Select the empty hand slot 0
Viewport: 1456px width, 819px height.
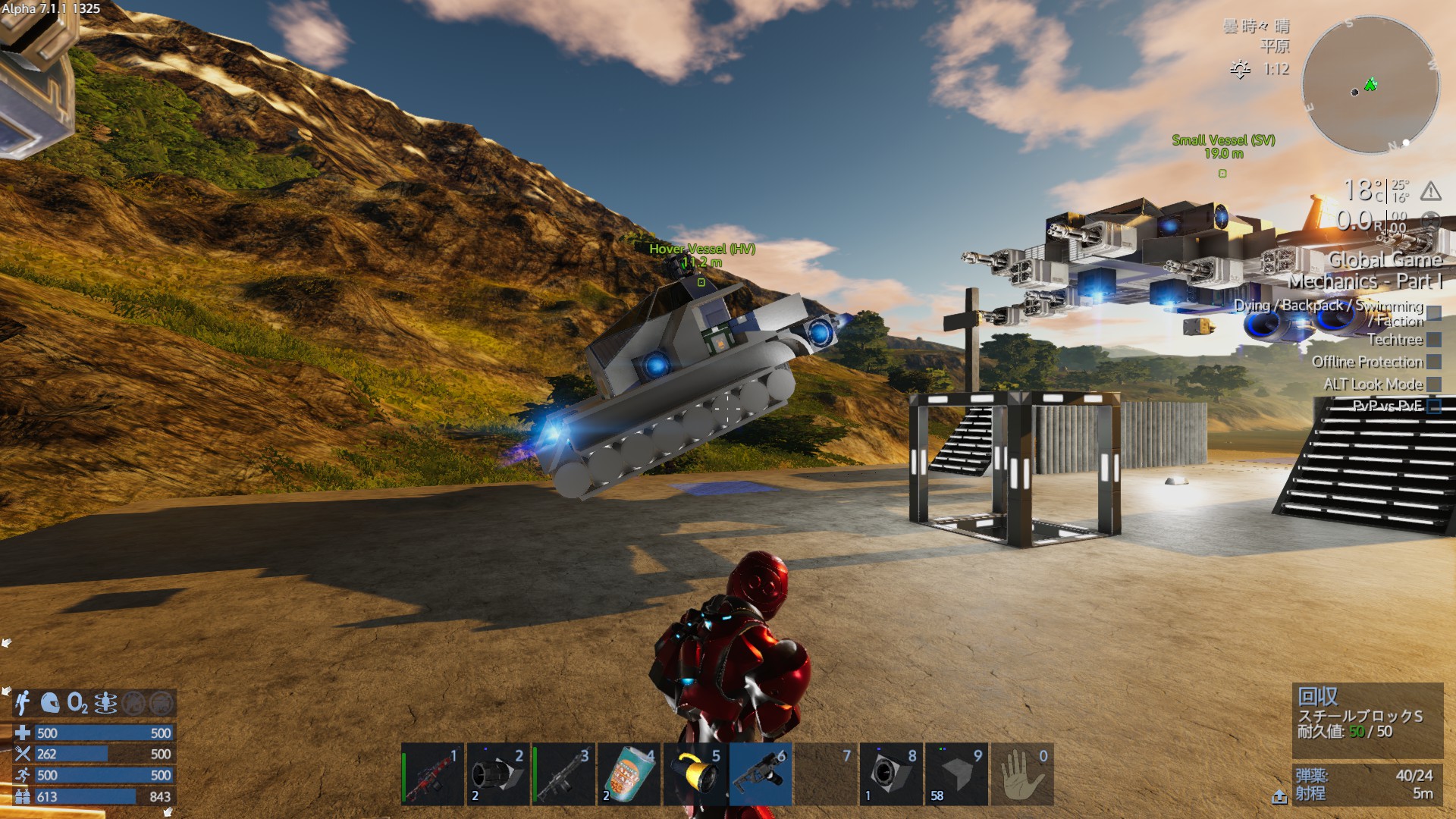click(x=1022, y=774)
